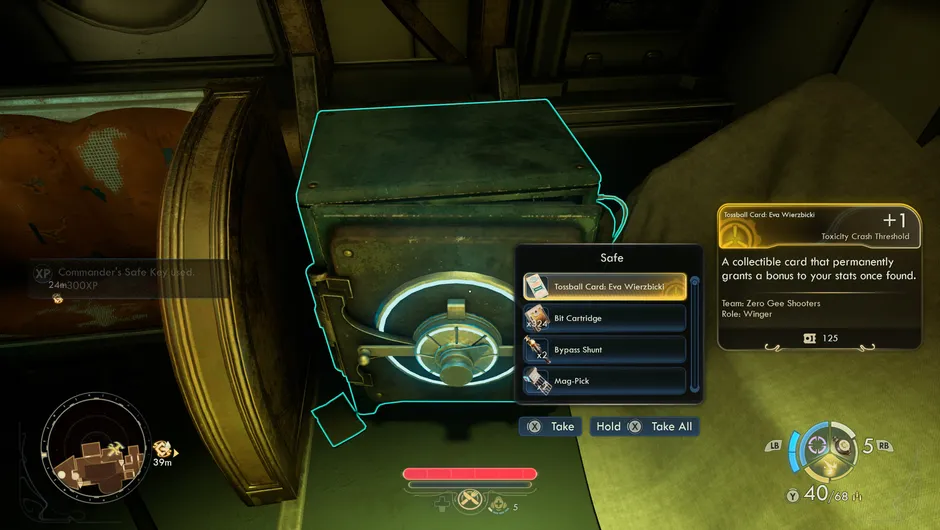
Task: Click the Tossball card tooltip panel
Action: 817,278
